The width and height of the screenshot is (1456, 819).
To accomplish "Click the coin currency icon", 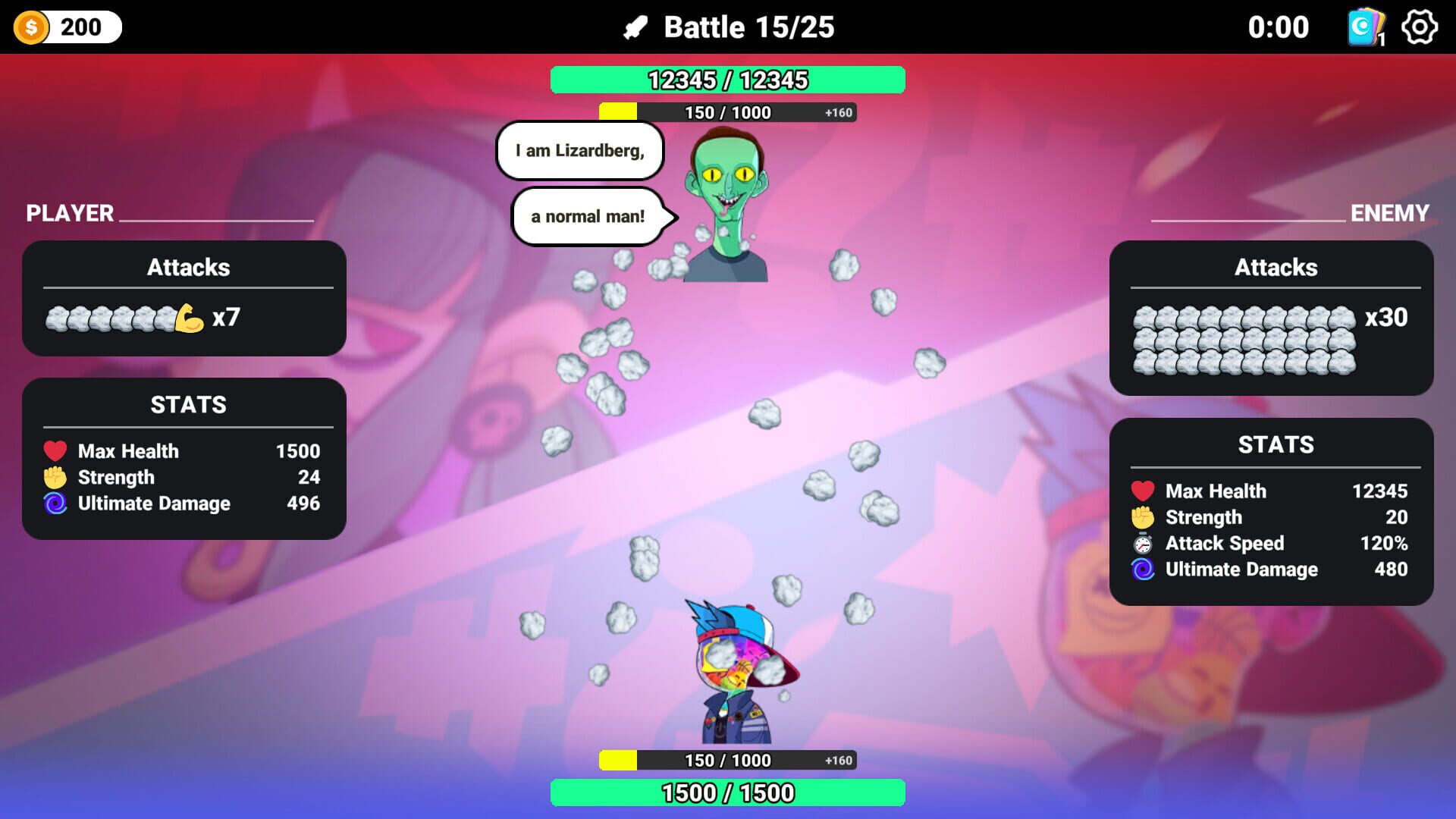I will pyautogui.click(x=31, y=27).
